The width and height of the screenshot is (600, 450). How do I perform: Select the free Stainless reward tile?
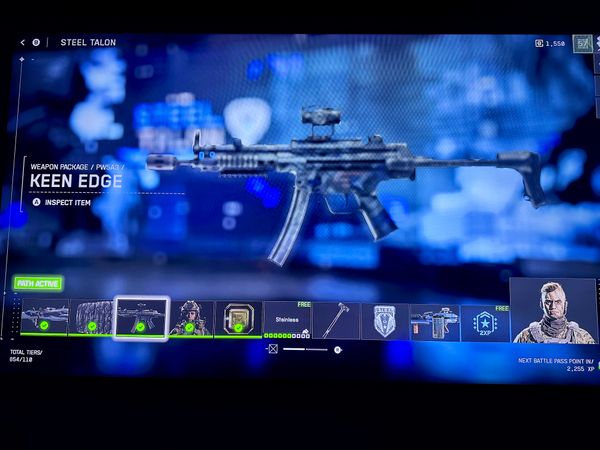point(286,320)
